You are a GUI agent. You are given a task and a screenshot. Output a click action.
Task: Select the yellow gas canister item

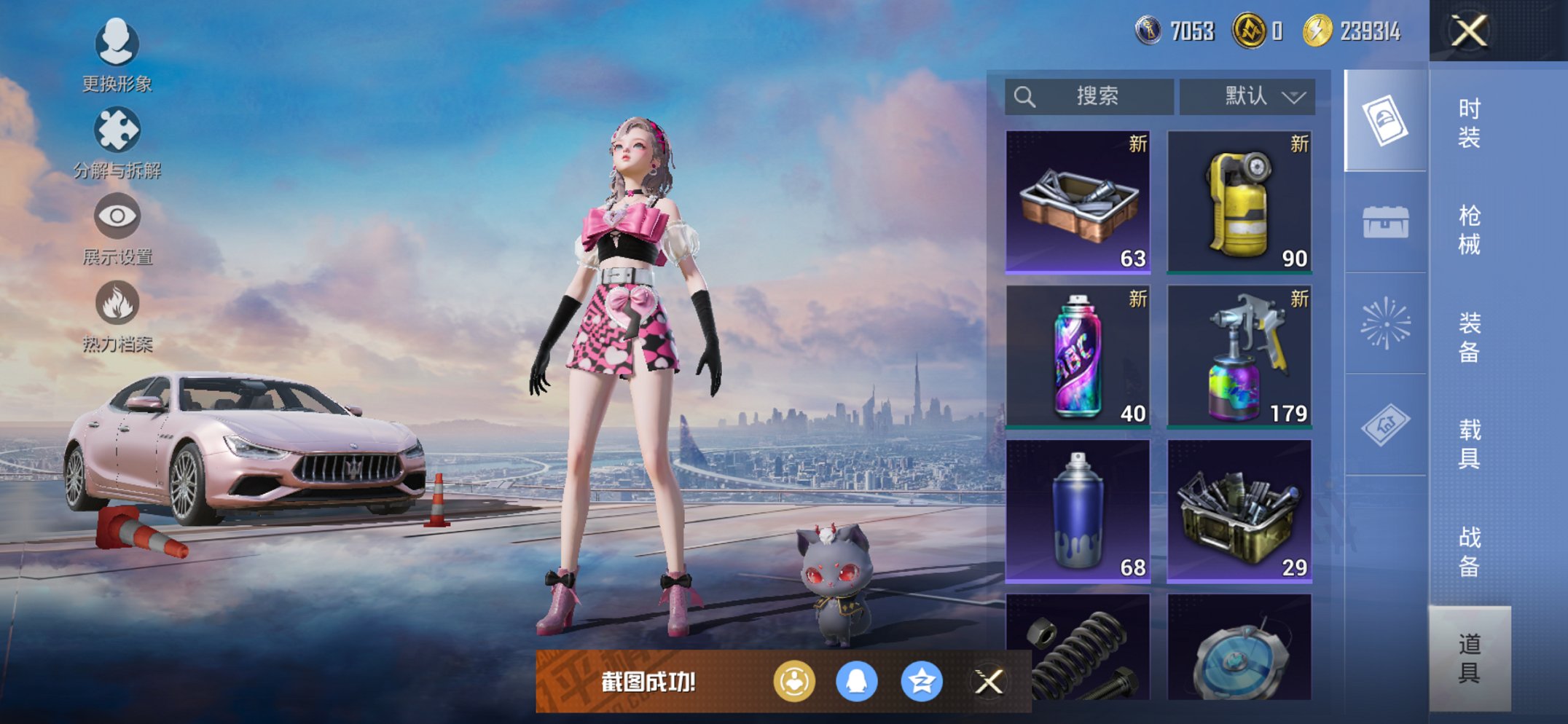(x=1239, y=202)
